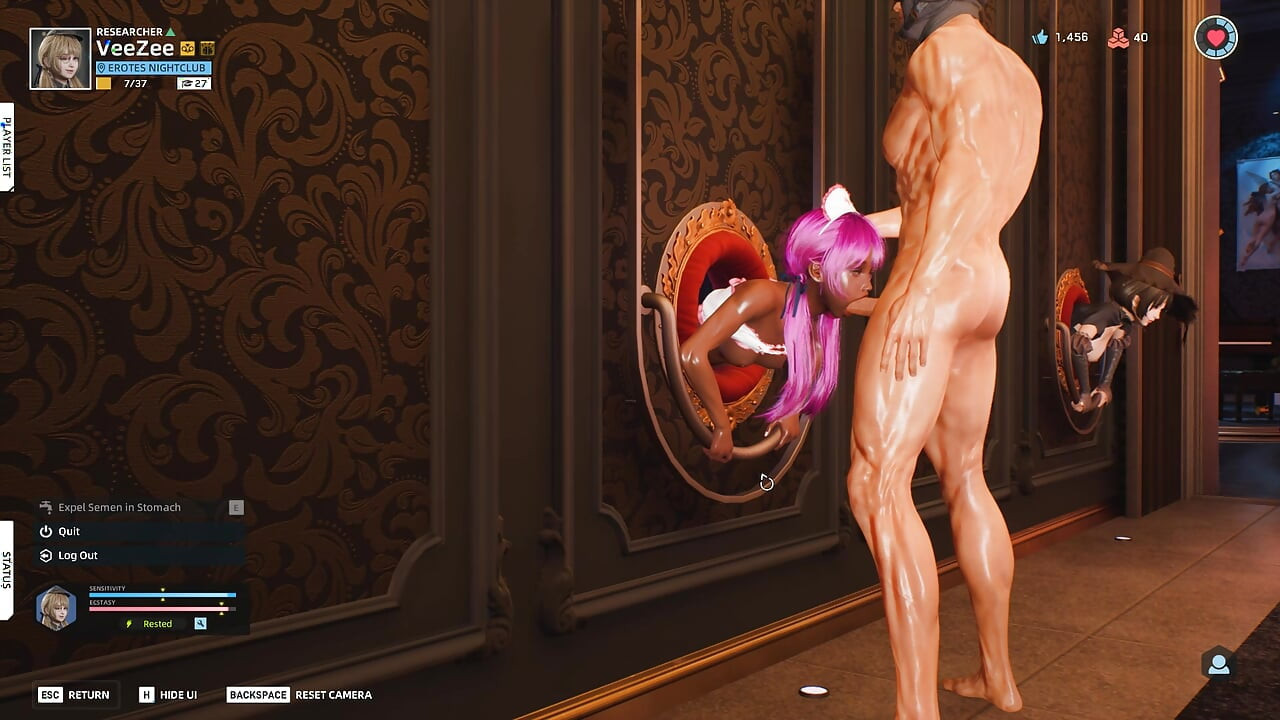Click the power icon next to Quit
This screenshot has width=1280, height=720.
(44, 531)
